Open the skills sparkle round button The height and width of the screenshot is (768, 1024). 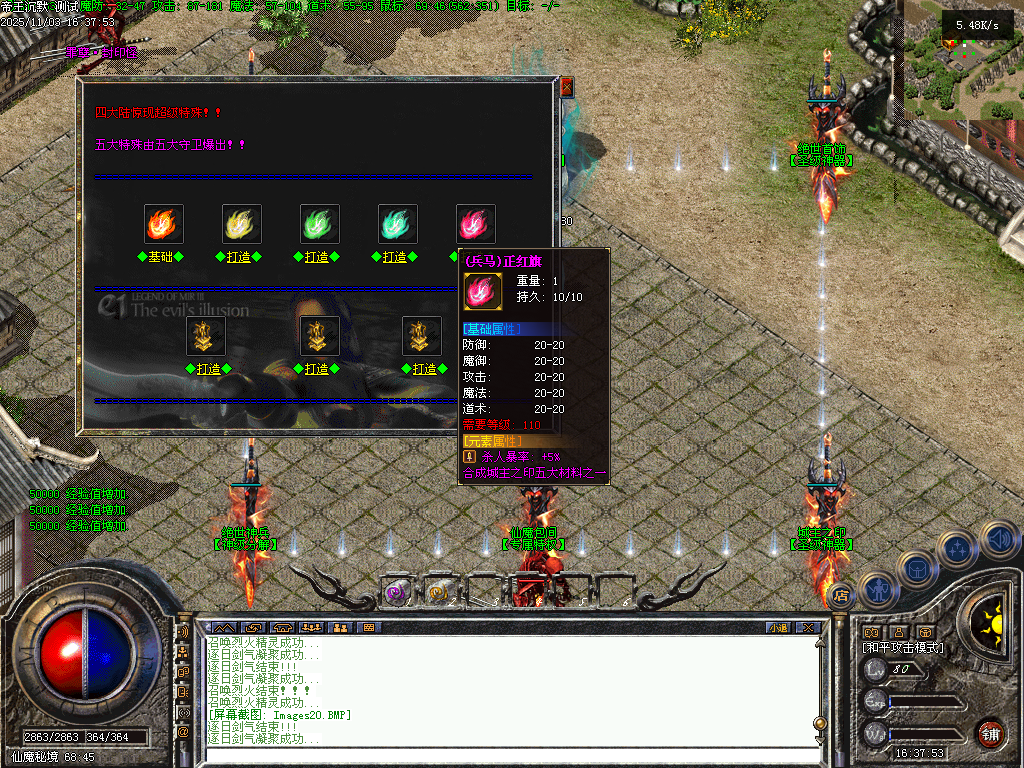pos(958,549)
